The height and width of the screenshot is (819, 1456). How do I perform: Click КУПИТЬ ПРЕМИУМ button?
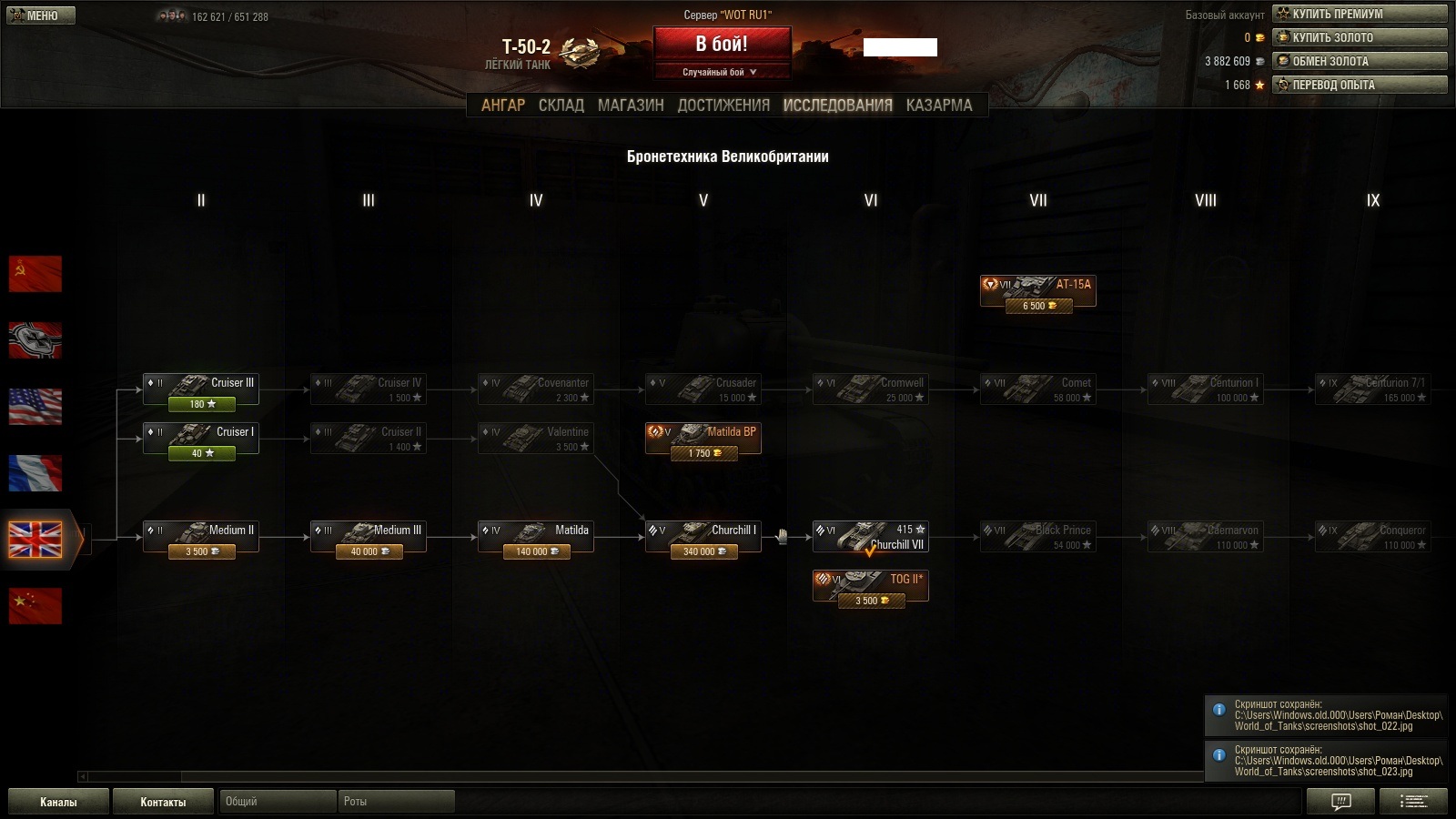click(x=1360, y=14)
